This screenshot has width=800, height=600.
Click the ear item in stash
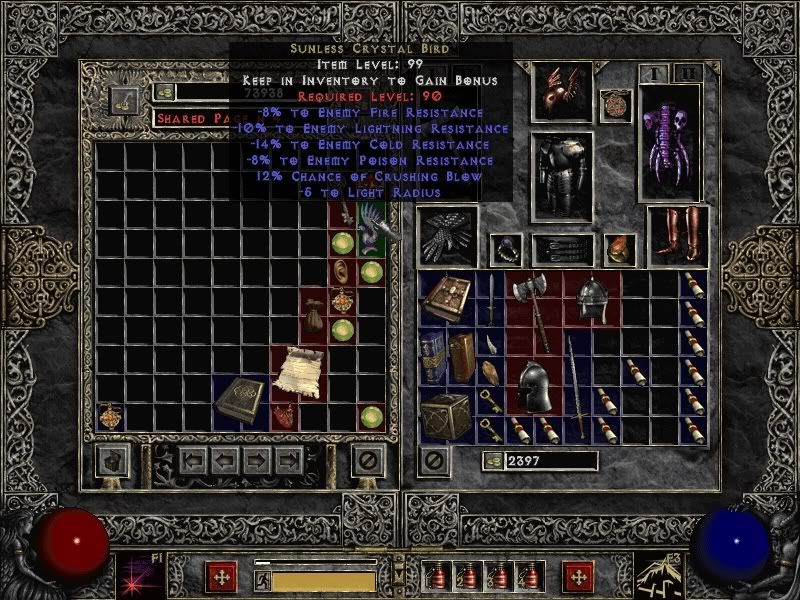(345, 272)
